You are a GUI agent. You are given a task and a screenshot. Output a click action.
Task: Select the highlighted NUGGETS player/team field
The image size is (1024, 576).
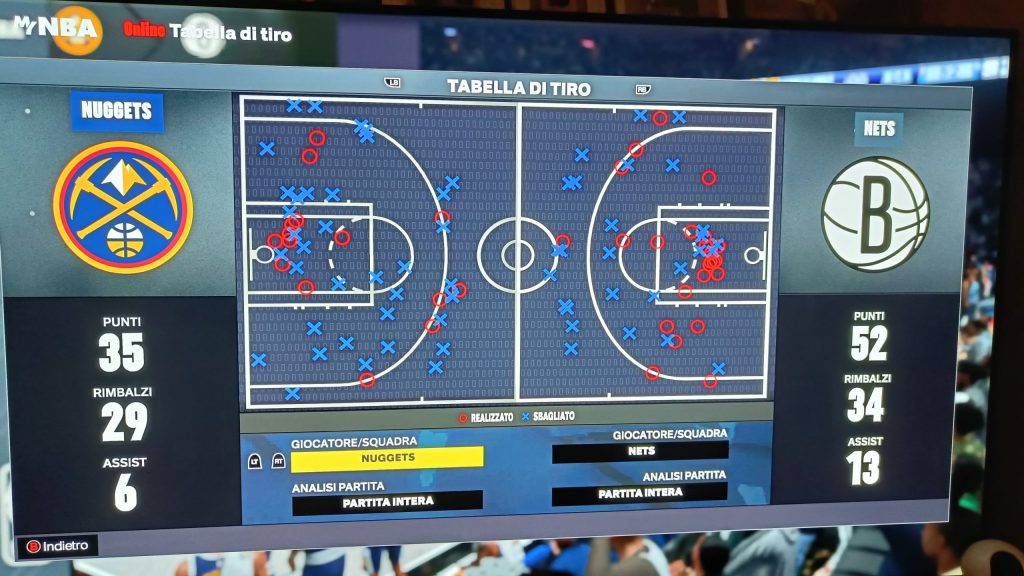pyautogui.click(x=386, y=458)
